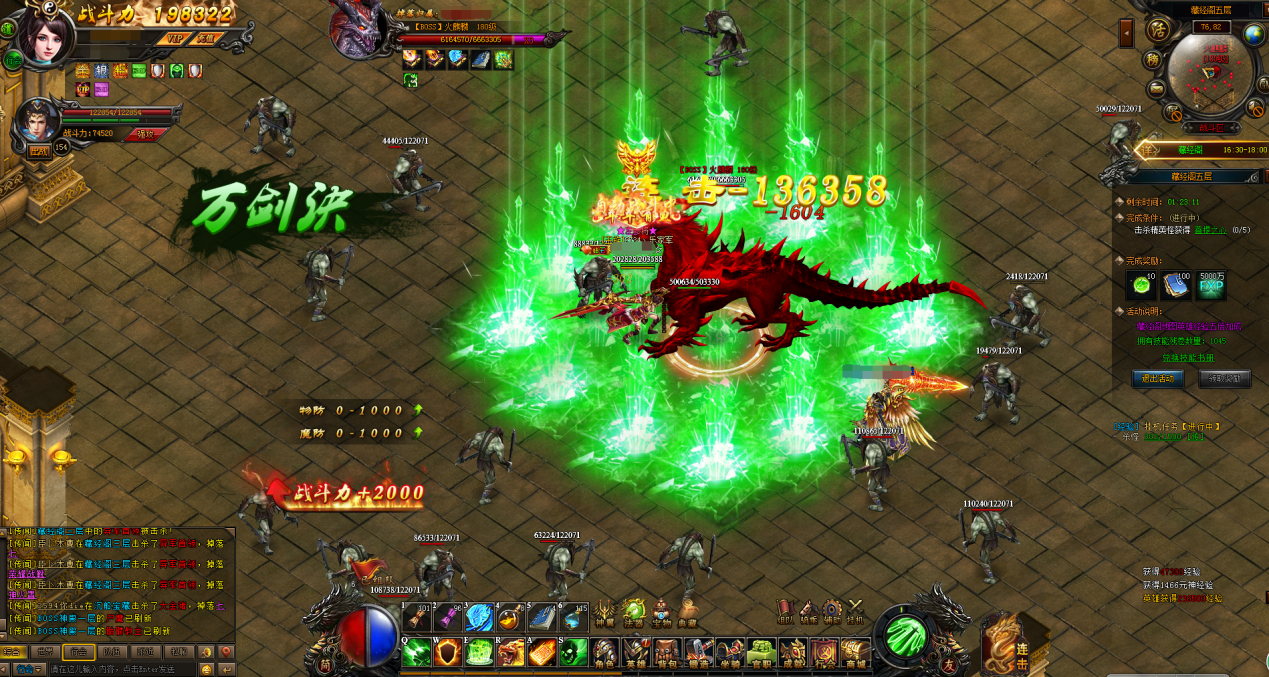Image resolution: width=1269 pixels, height=677 pixels.
Task: Open the circular minimap
Action: click(x=1211, y=75)
